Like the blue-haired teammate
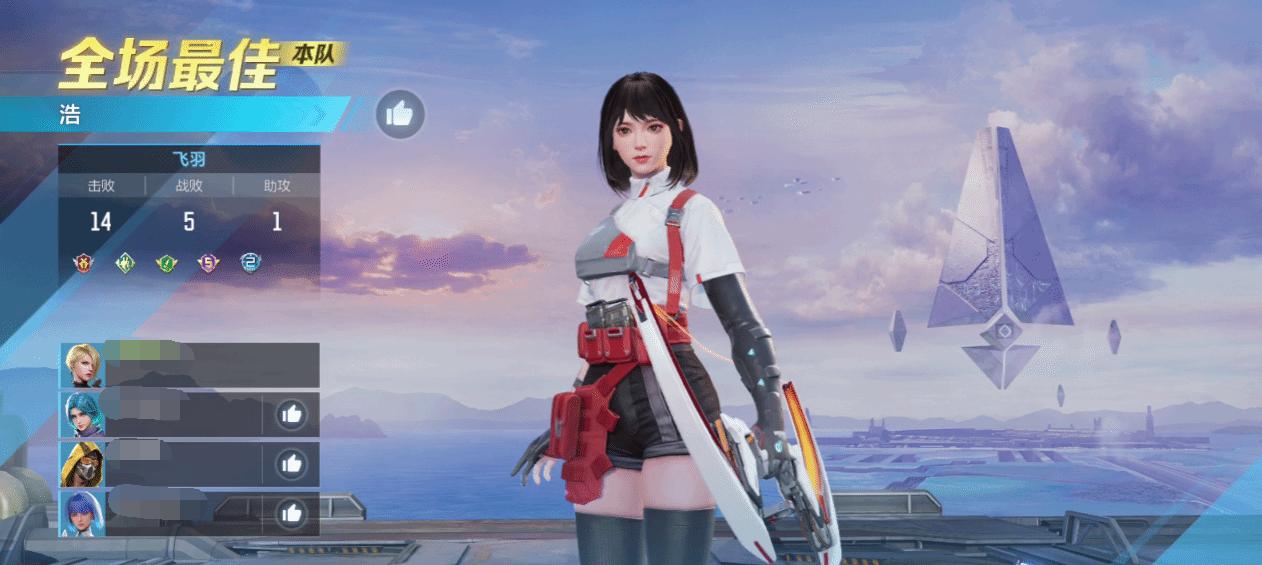This screenshot has width=1262, height=565. (291, 513)
